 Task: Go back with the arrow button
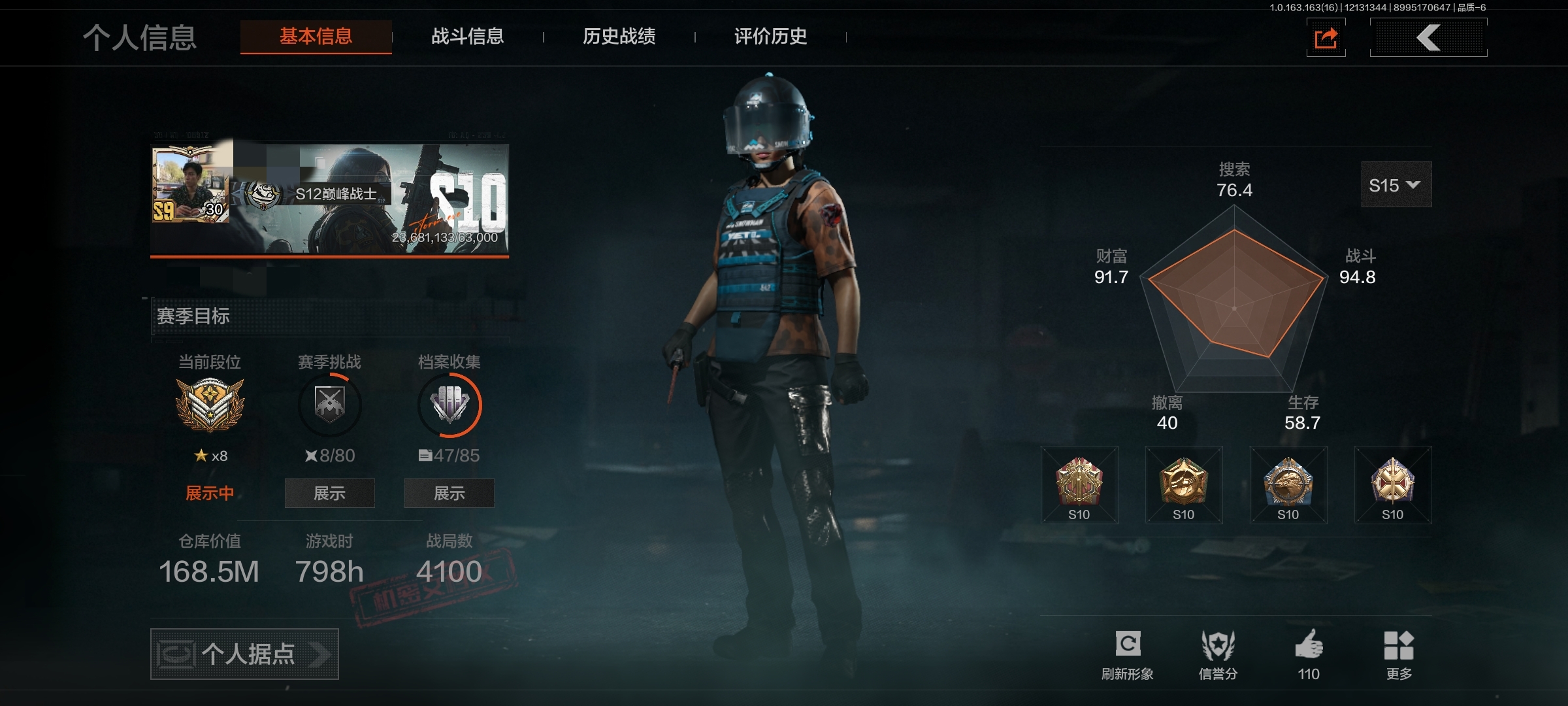(x=1428, y=38)
